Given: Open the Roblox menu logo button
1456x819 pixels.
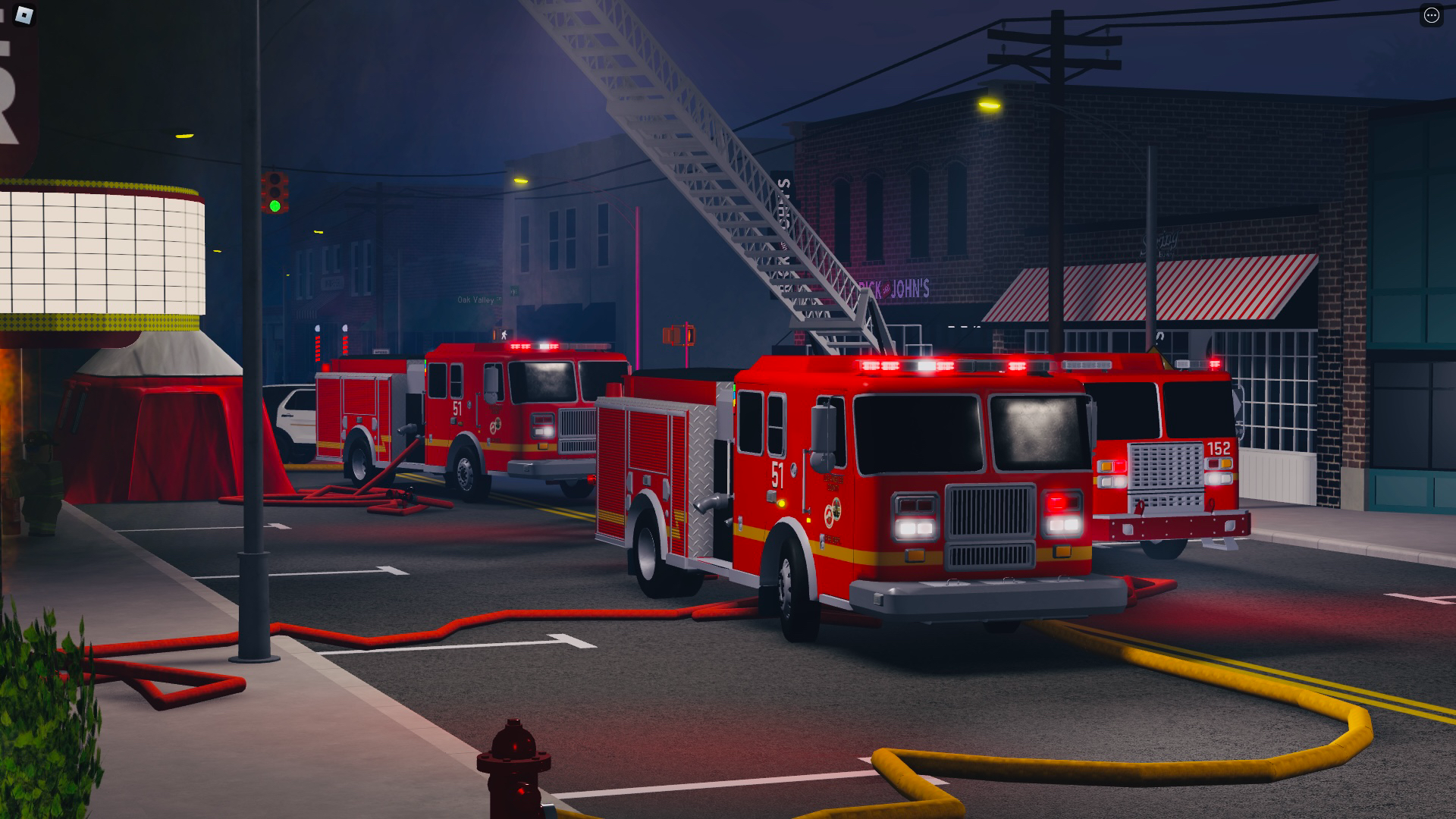Looking at the screenshot, I should pos(25,15).
